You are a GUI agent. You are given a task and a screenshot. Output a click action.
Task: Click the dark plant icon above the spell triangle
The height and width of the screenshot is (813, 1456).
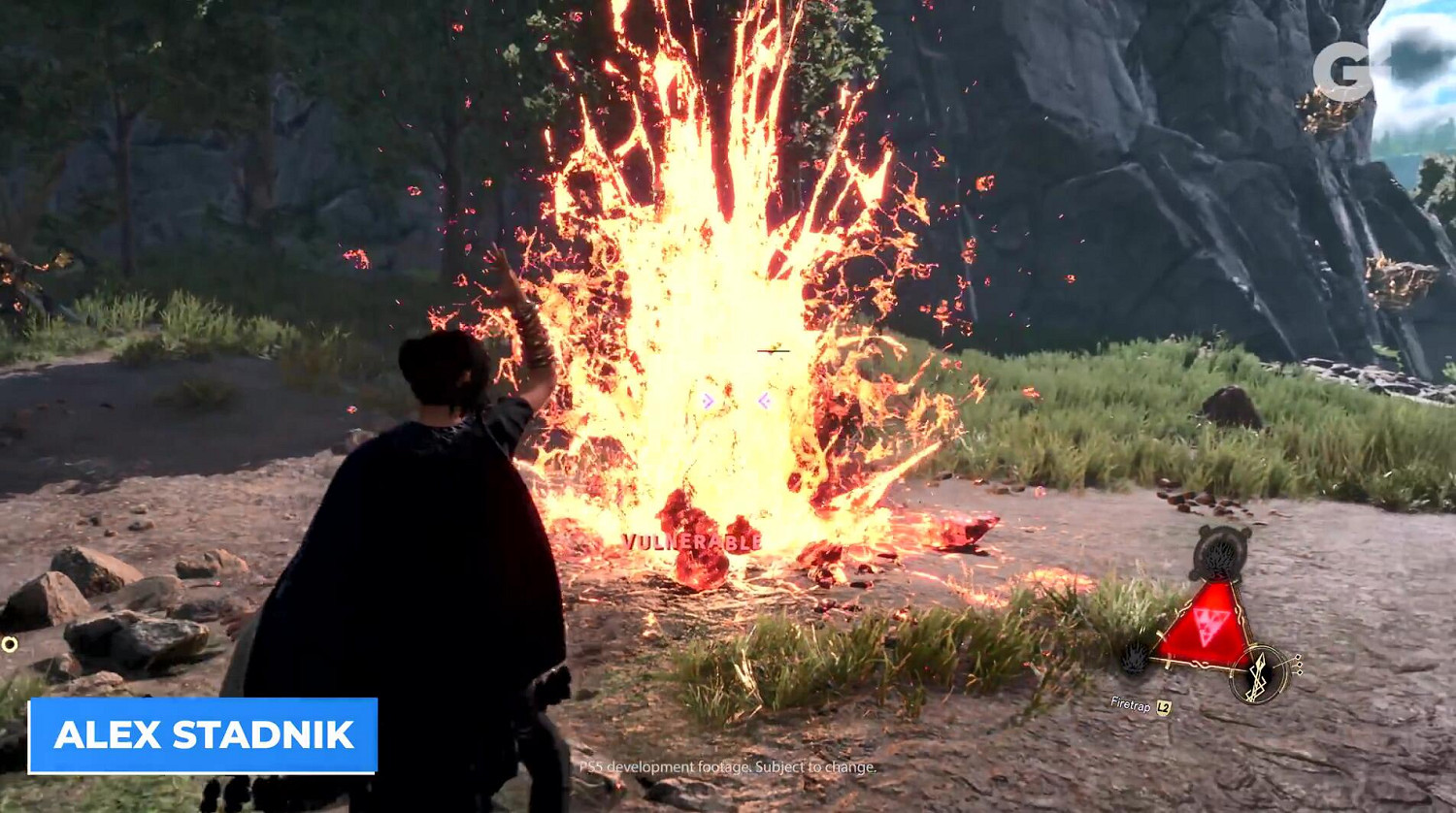[x=1221, y=553]
